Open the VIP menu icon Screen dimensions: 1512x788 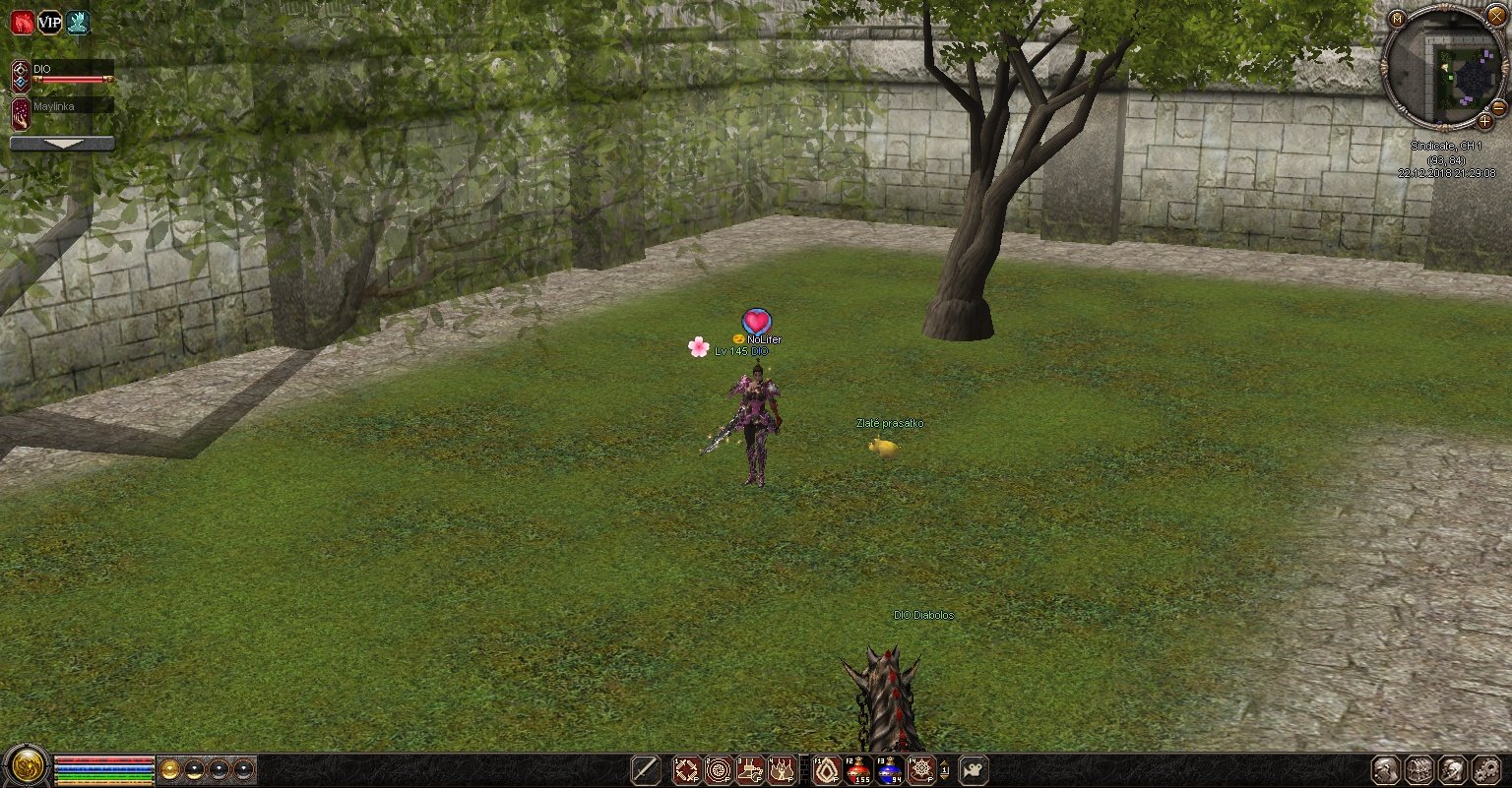50,23
